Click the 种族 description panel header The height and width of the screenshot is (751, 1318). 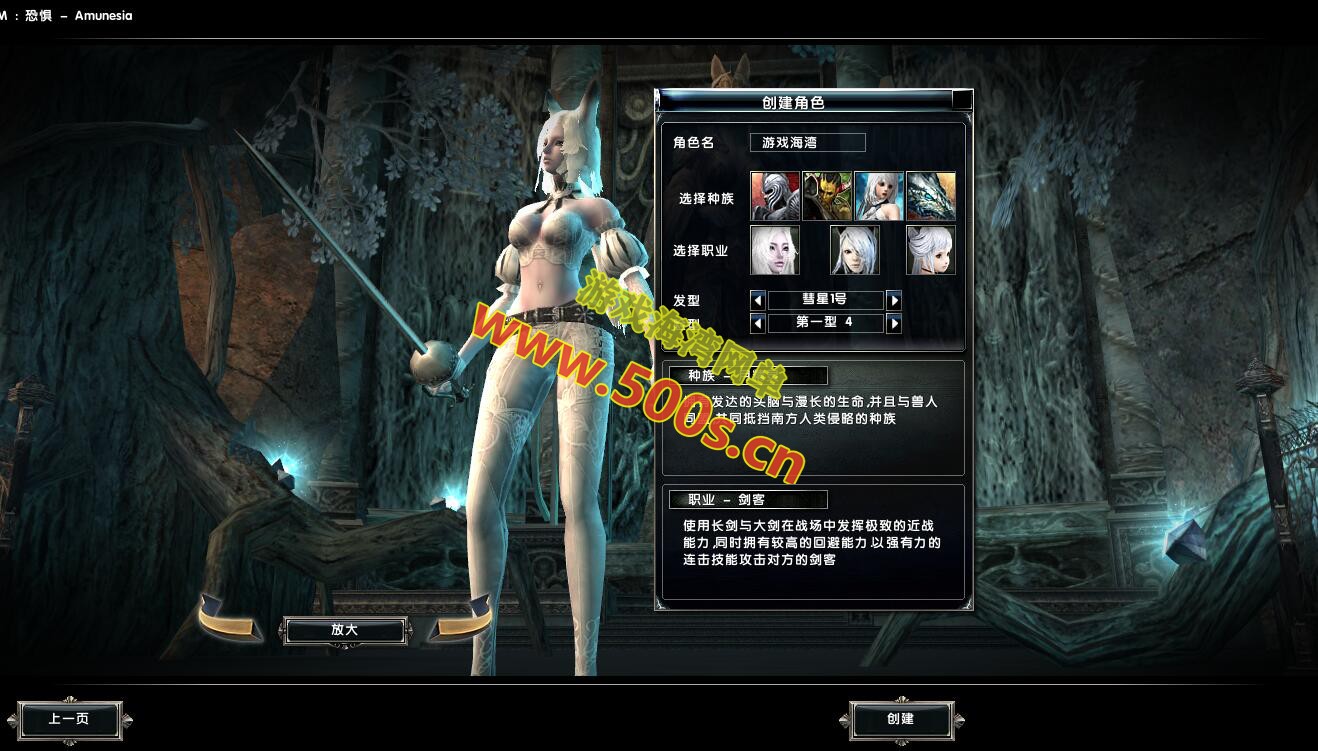pyautogui.click(x=749, y=375)
